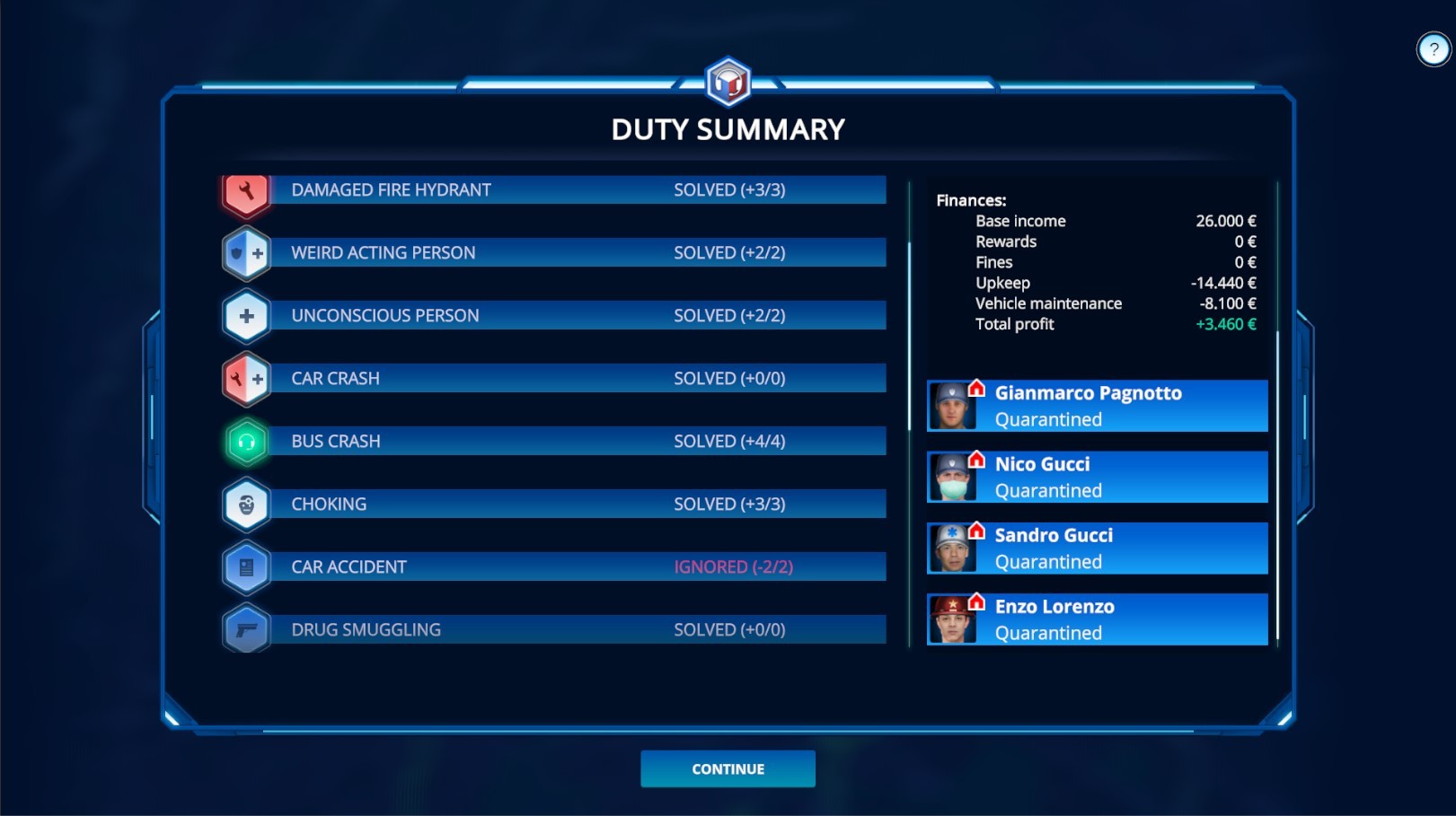The width and height of the screenshot is (1456, 816).
Task: Click the red house icon on Enzo Lorenzo
Action: tap(976, 602)
